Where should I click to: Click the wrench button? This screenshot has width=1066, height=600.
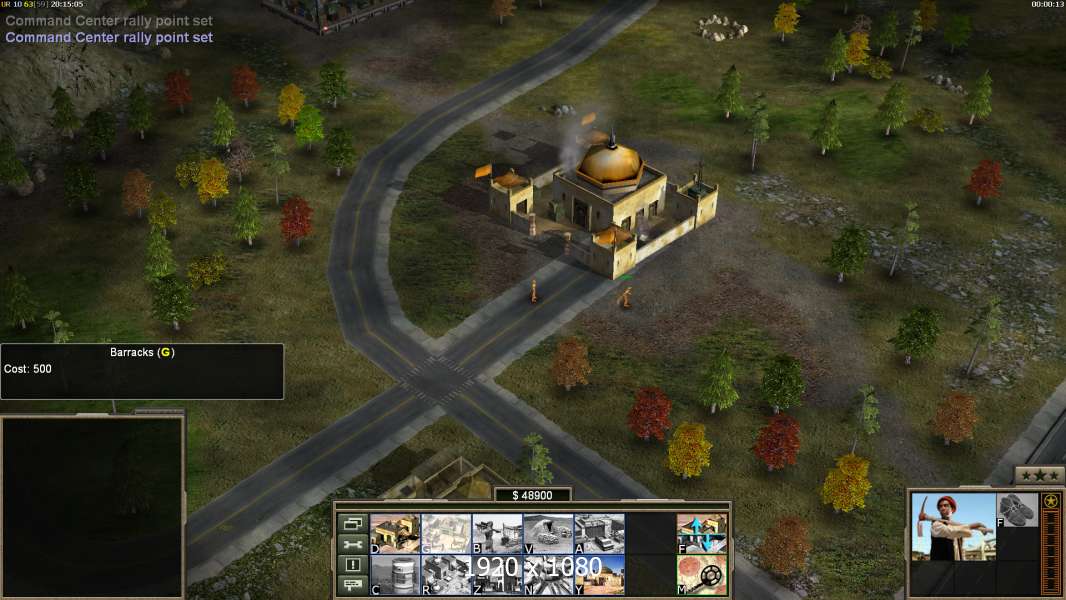352,544
